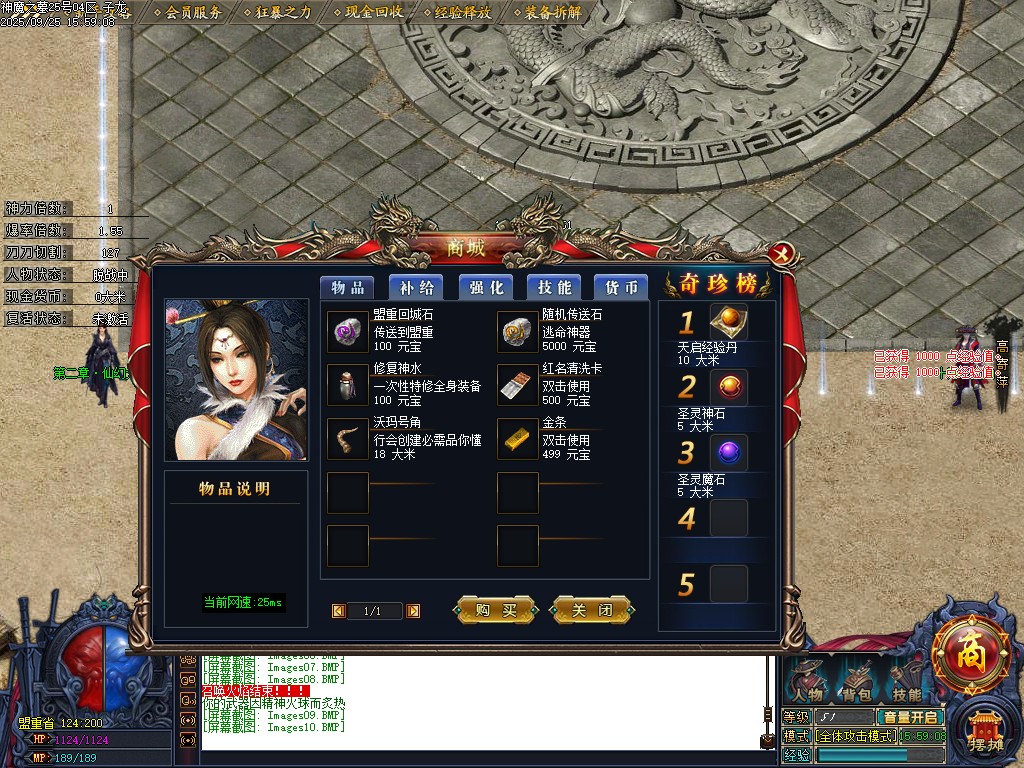Open the 会员服务 top menu
The width and height of the screenshot is (1024, 768).
193,13
